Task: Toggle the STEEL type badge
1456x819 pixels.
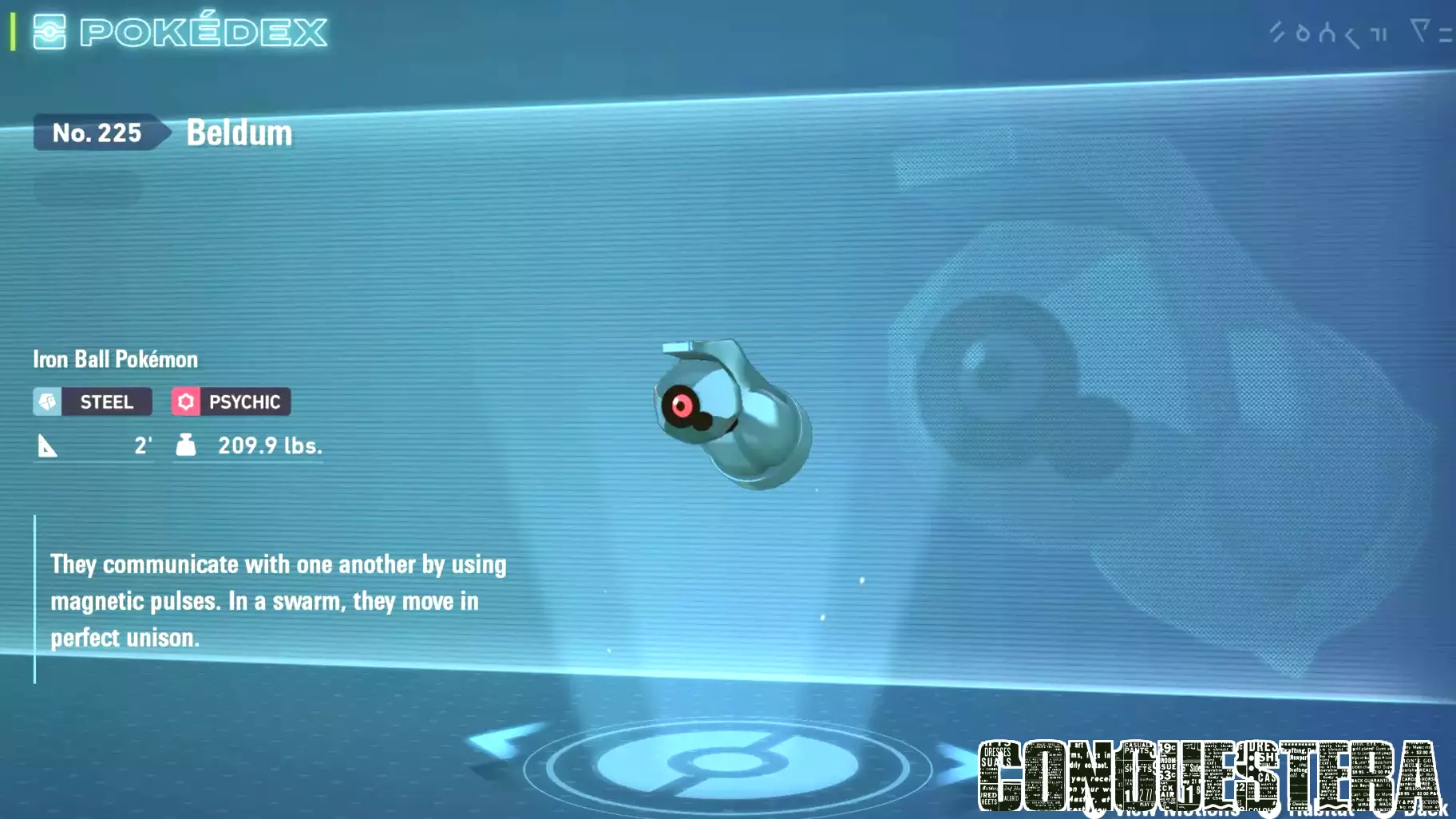Action: (108, 402)
